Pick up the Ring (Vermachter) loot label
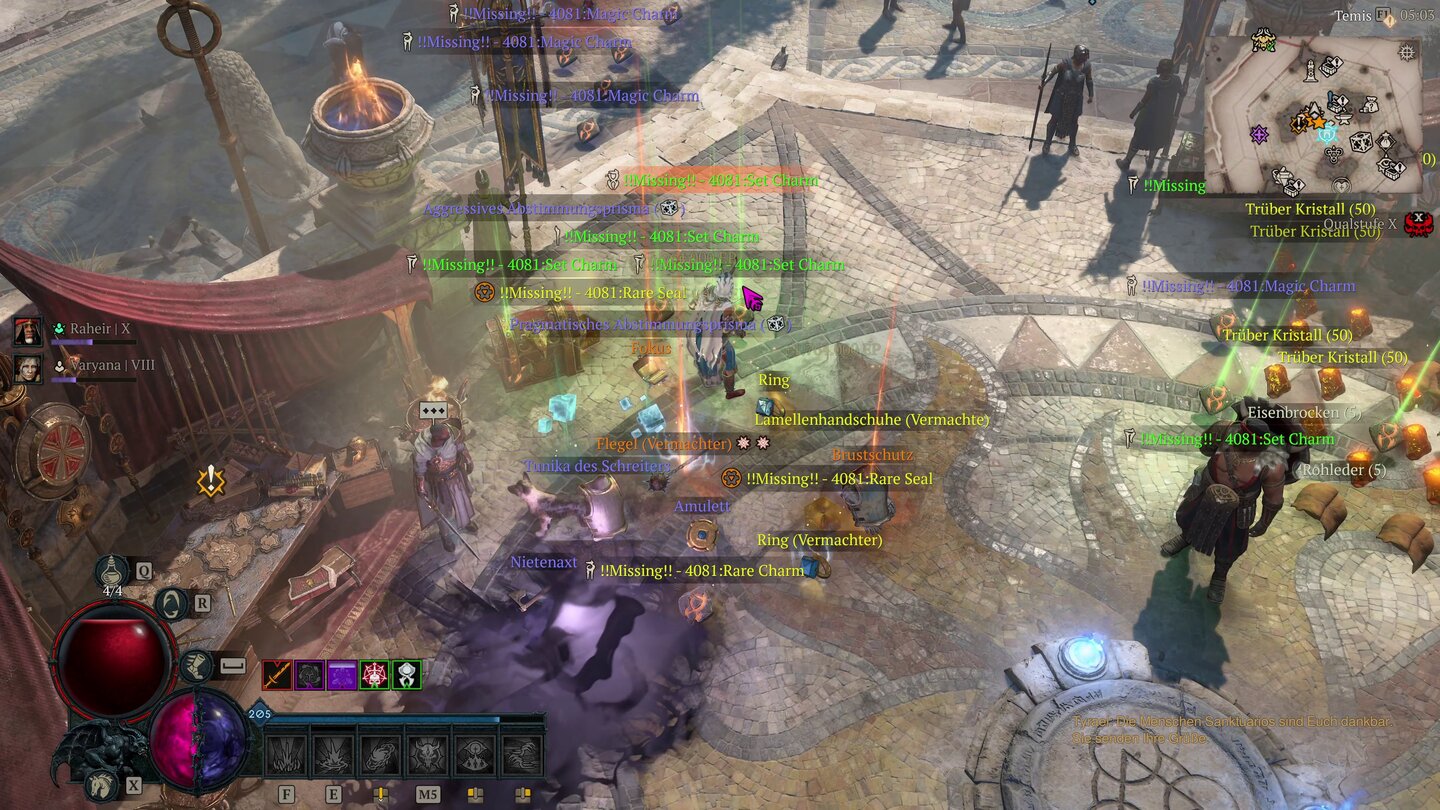The width and height of the screenshot is (1440, 810). coord(818,539)
